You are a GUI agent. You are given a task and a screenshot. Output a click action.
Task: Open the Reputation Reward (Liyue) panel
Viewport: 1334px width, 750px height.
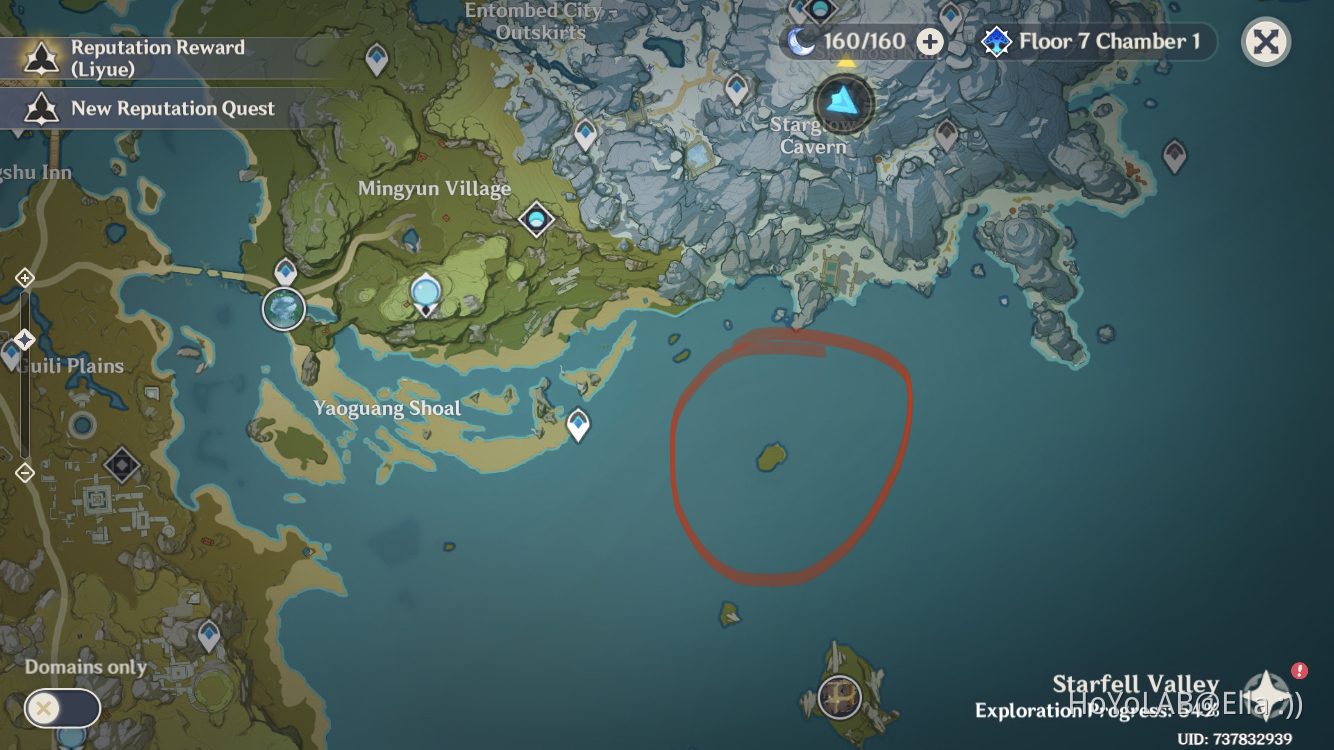(155, 58)
